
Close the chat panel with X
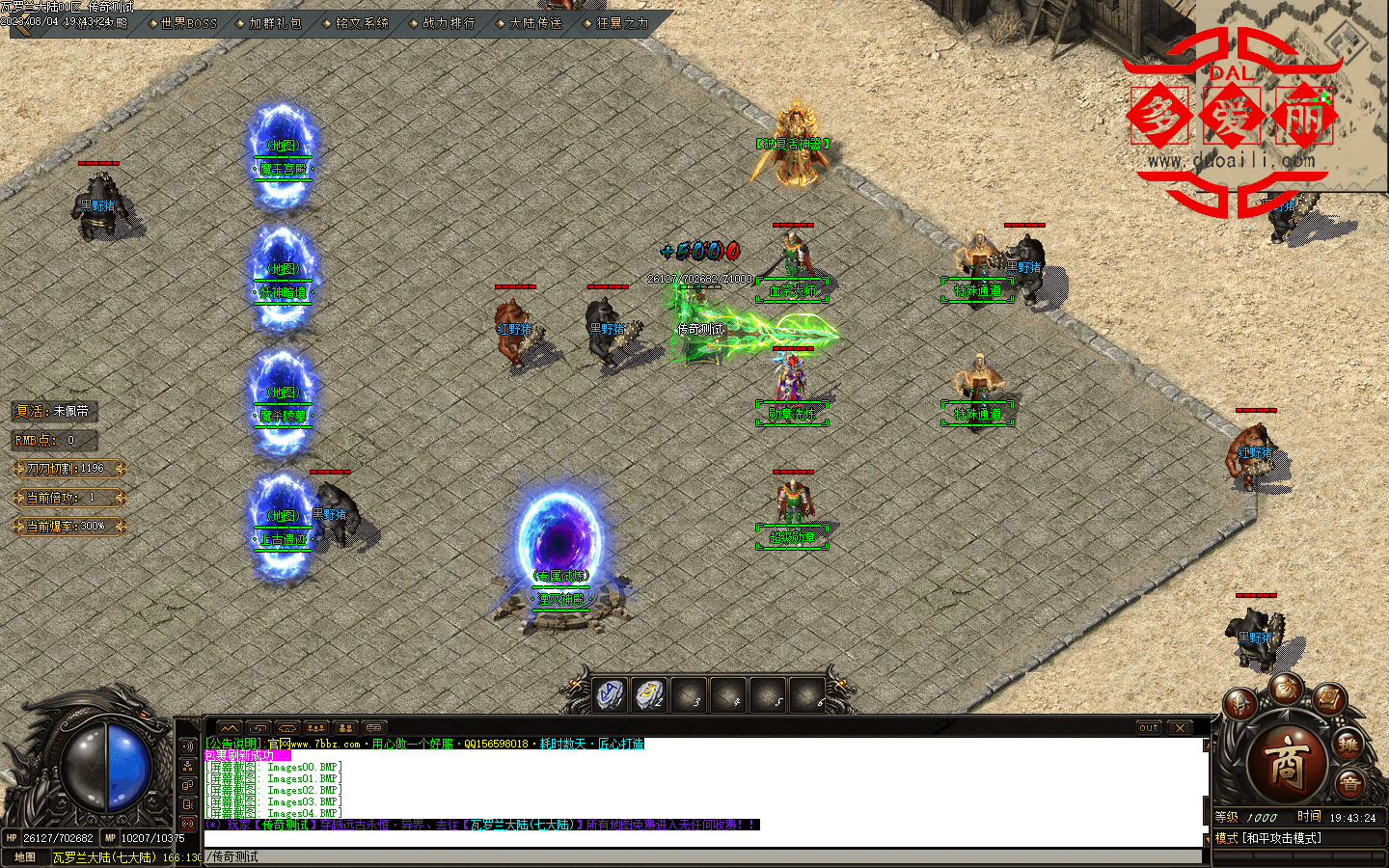click(x=1181, y=728)
